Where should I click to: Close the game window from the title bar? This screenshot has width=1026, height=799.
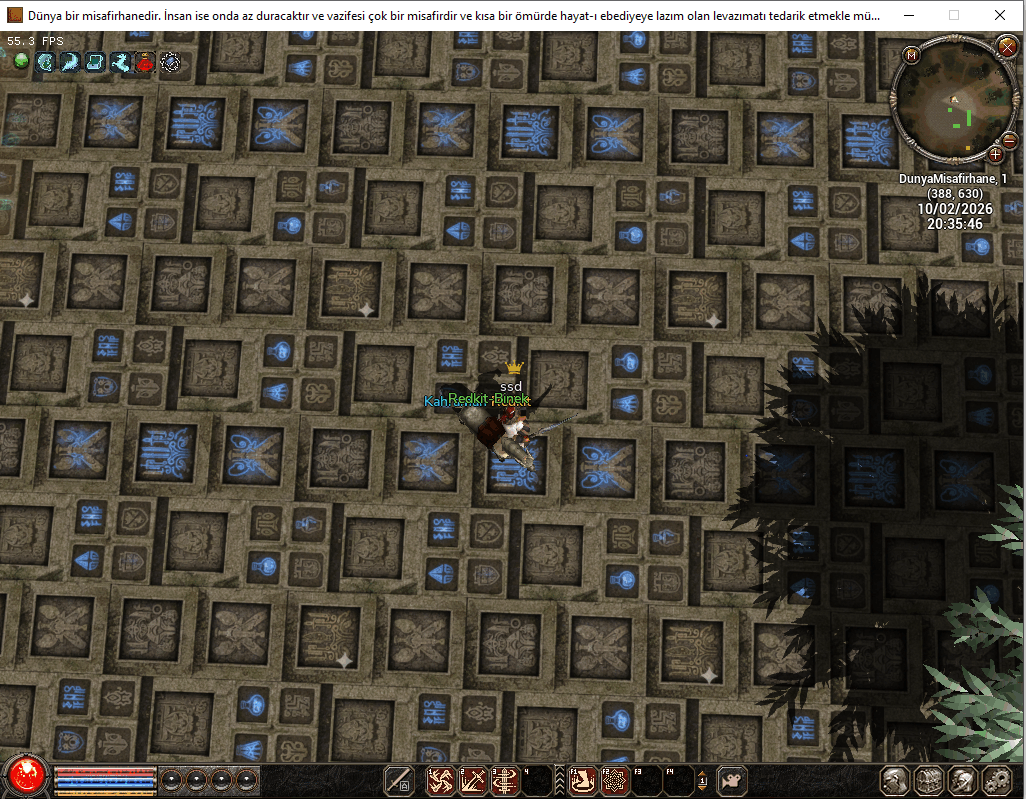pos(1002,15)
